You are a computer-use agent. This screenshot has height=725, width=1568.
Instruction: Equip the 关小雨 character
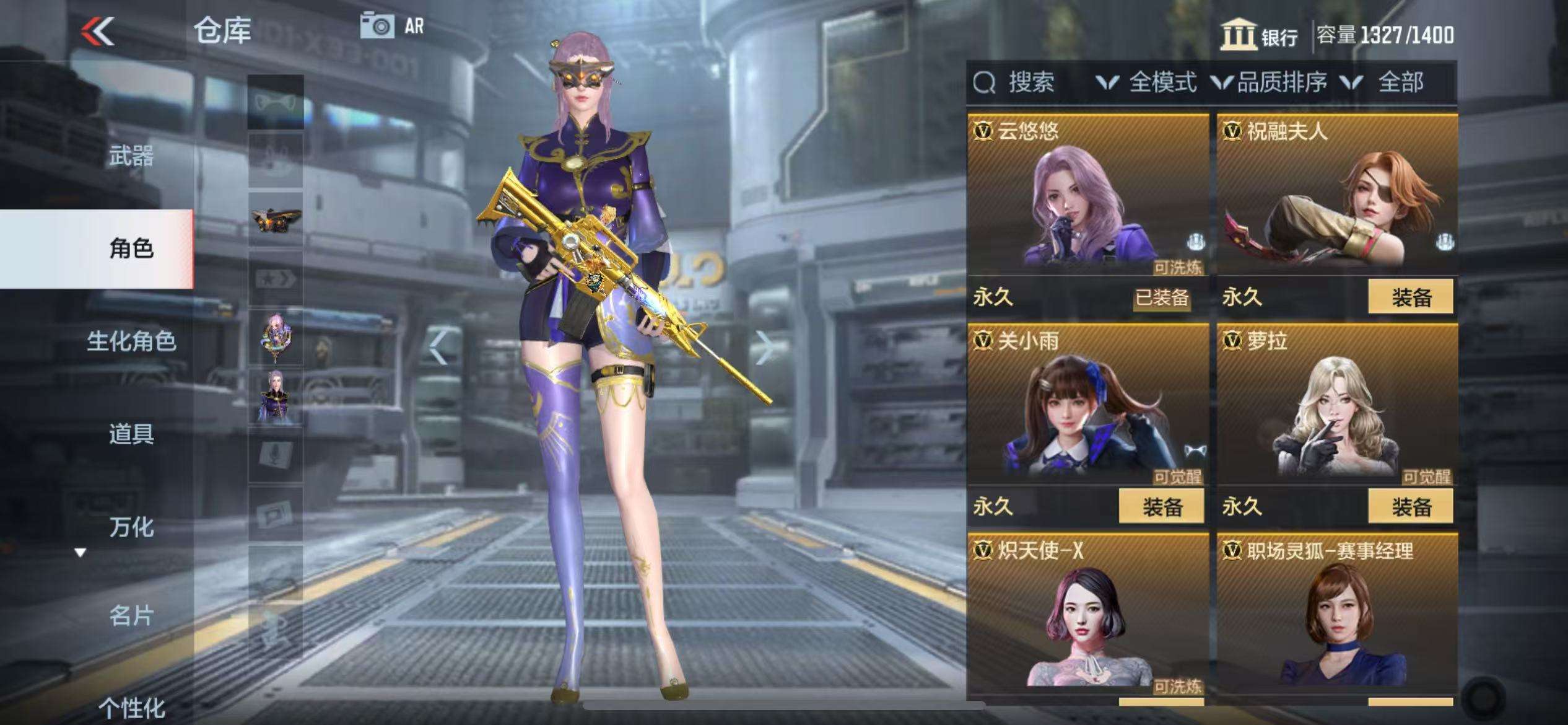[x=1161, y=507]
